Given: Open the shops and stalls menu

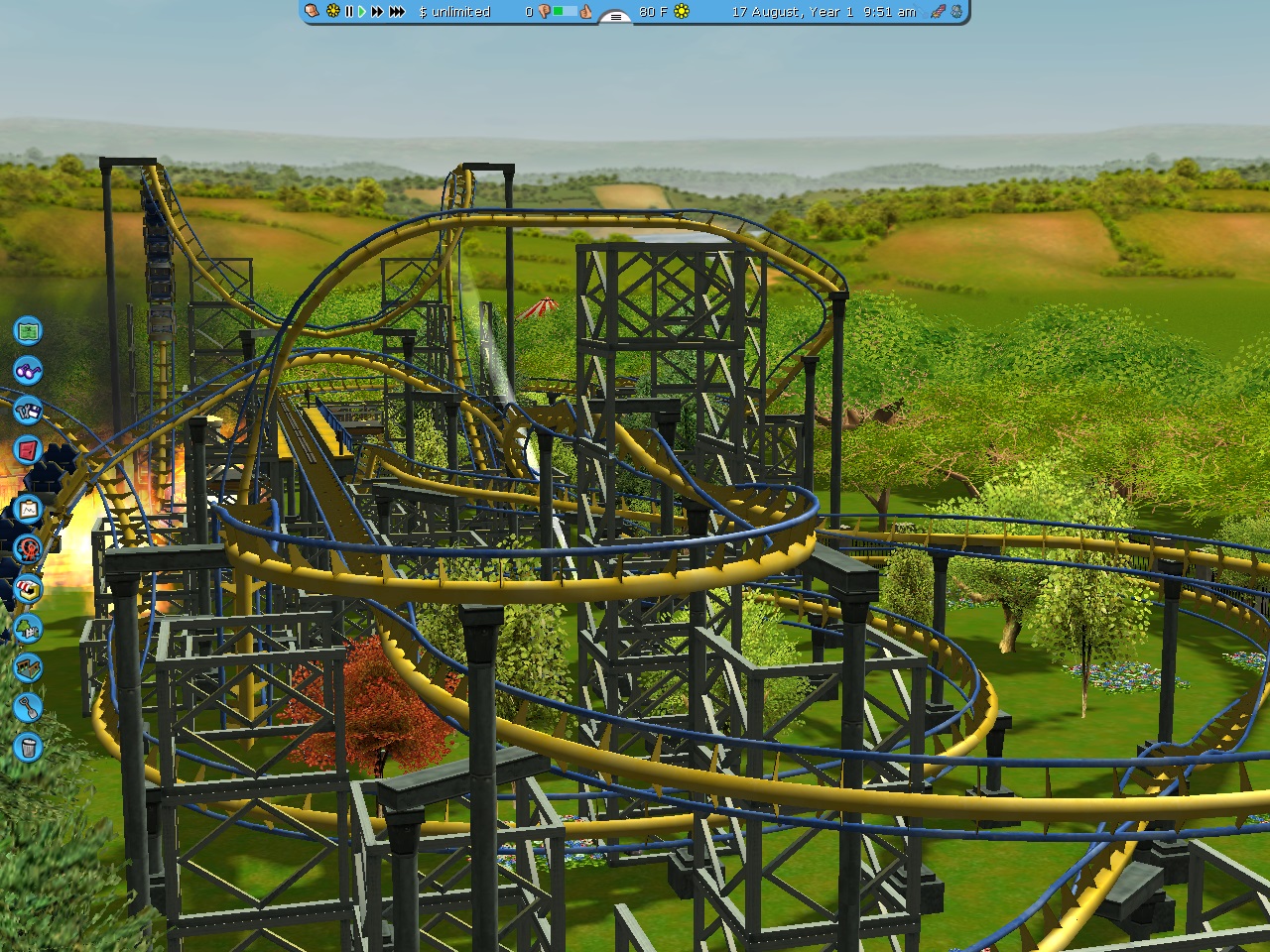Looking at the screenshot, I should click(28, 589).
